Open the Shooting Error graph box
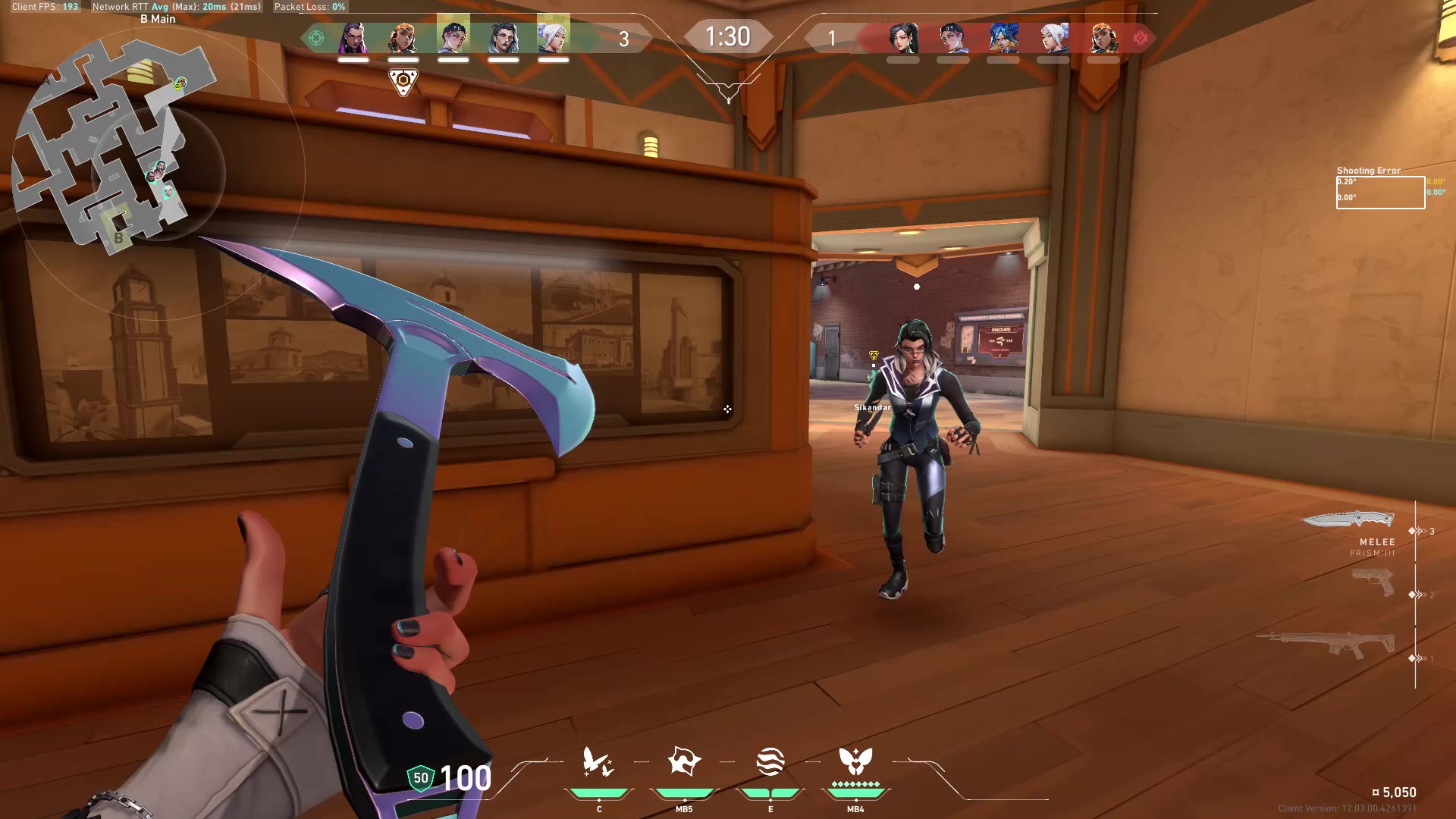 pyautogui.click(x=1380, y=192)
